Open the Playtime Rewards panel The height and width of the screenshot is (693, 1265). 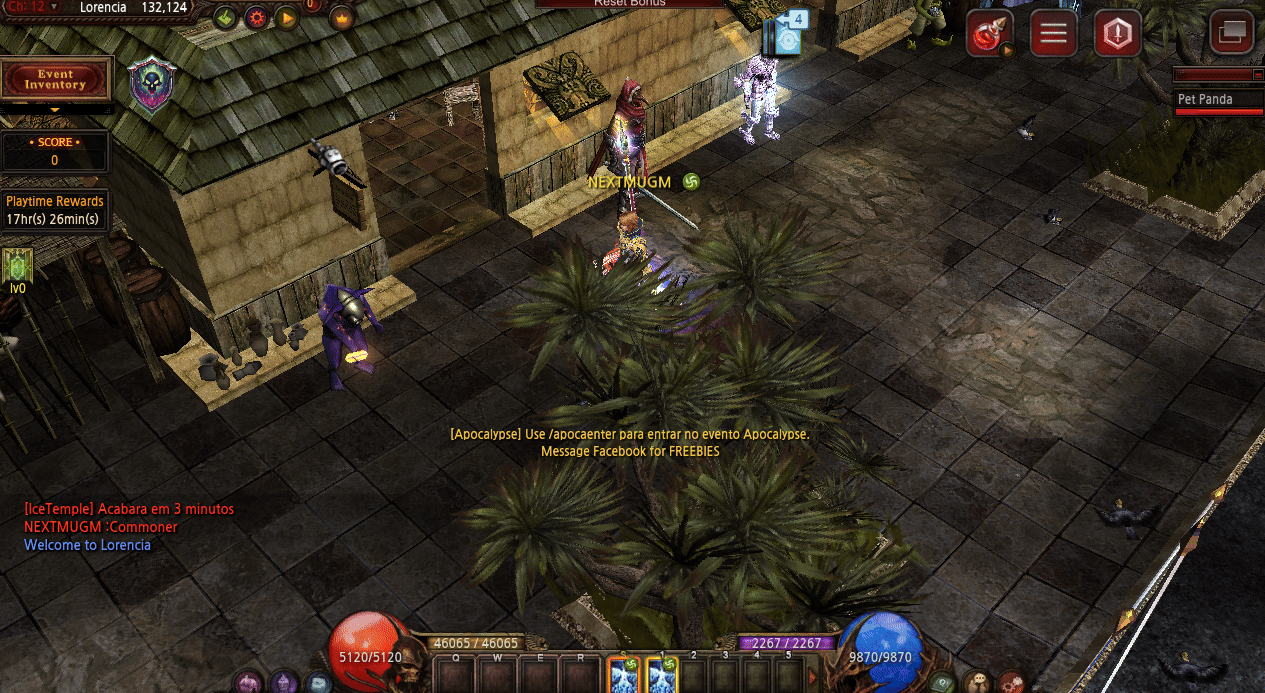(54, 210)
